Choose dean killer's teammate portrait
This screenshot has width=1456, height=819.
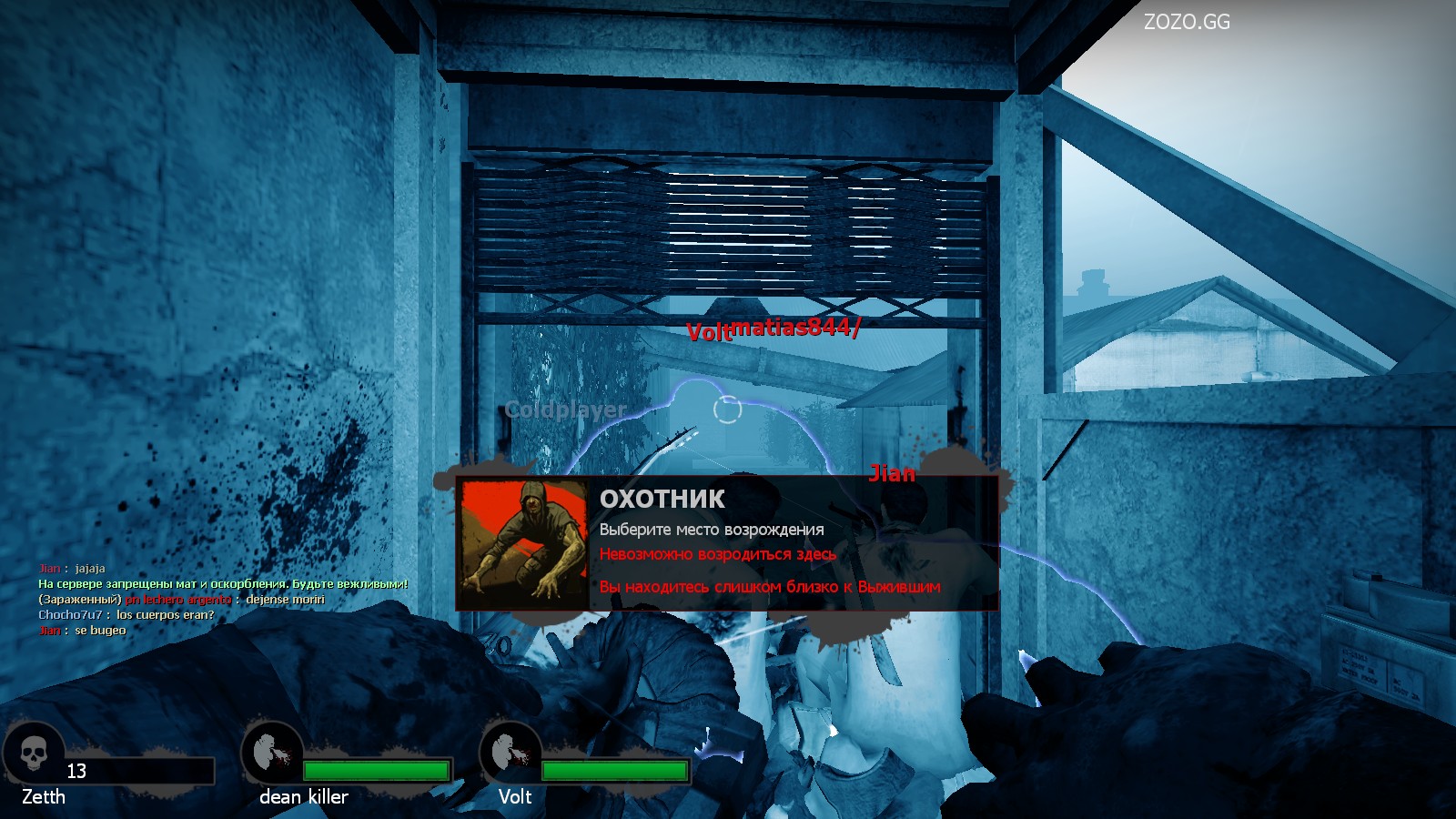271,752
